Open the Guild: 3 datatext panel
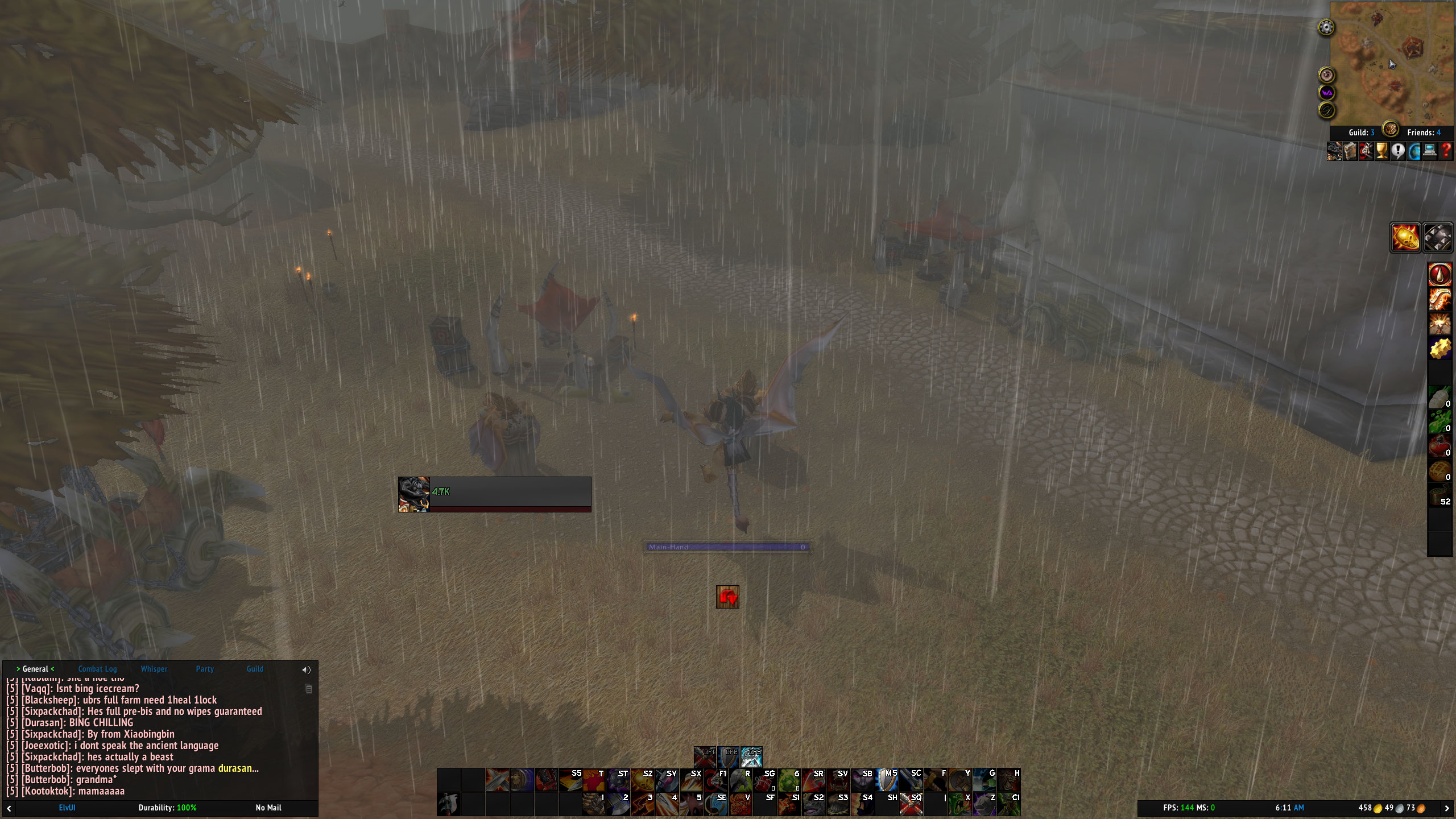Screen dimensions: 1456x819 (1361, 132)
